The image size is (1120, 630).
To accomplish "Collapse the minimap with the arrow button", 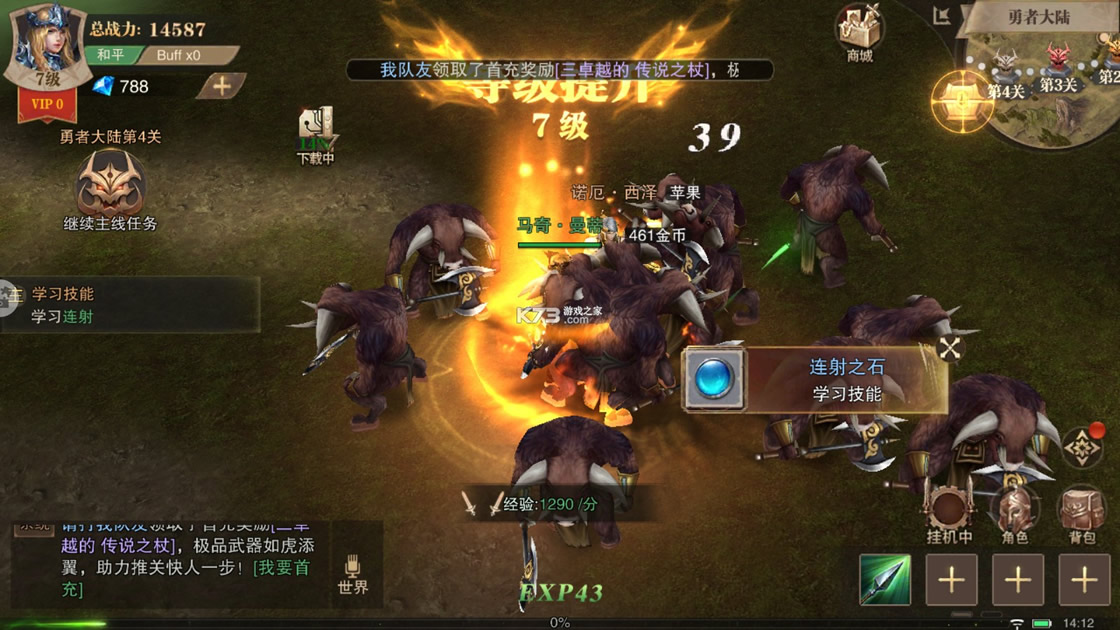I will 941,16.
